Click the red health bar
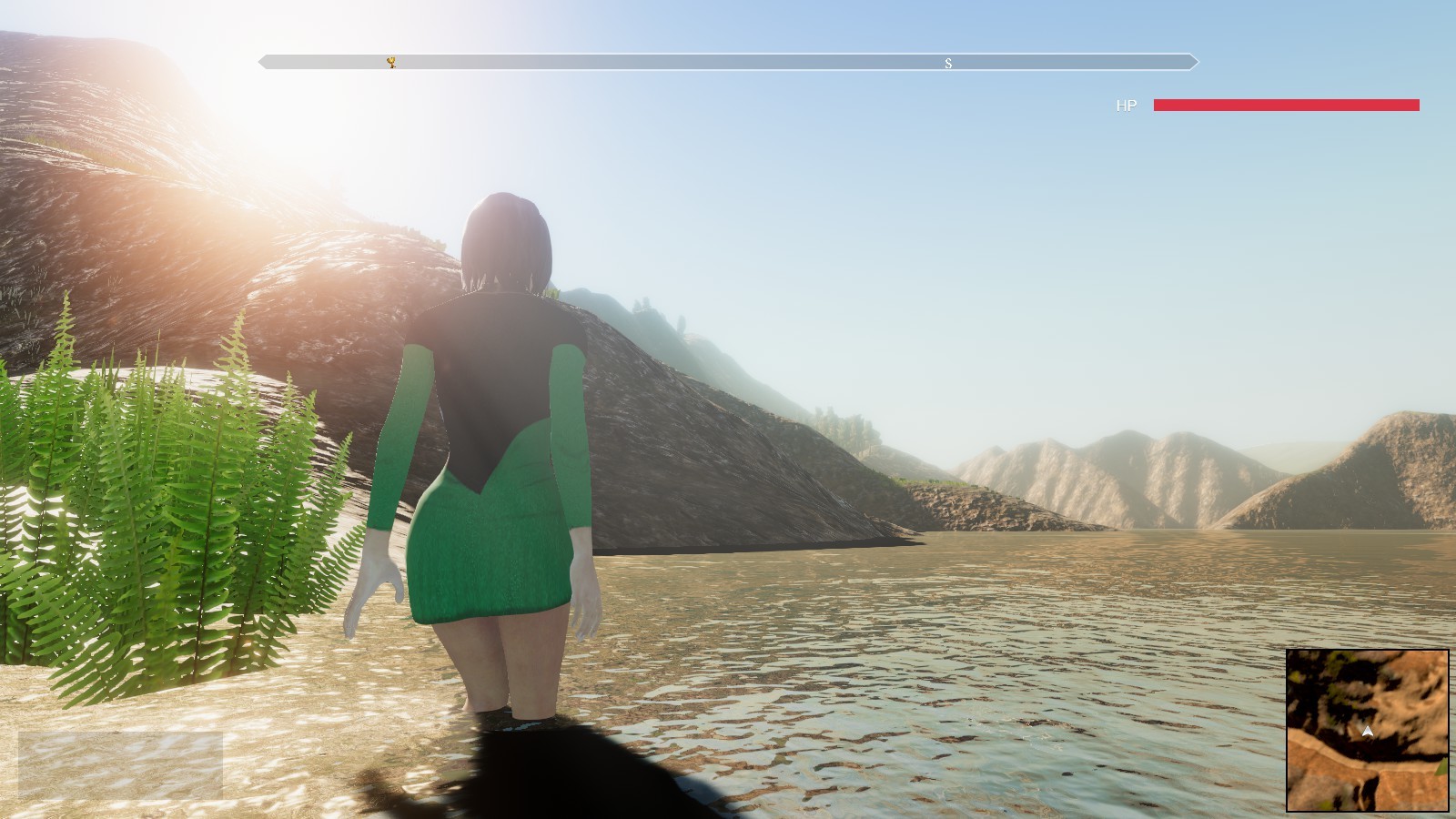The width and height of the screenshot is (1456, 819). pyautogui.click(x=1285, y=106)
